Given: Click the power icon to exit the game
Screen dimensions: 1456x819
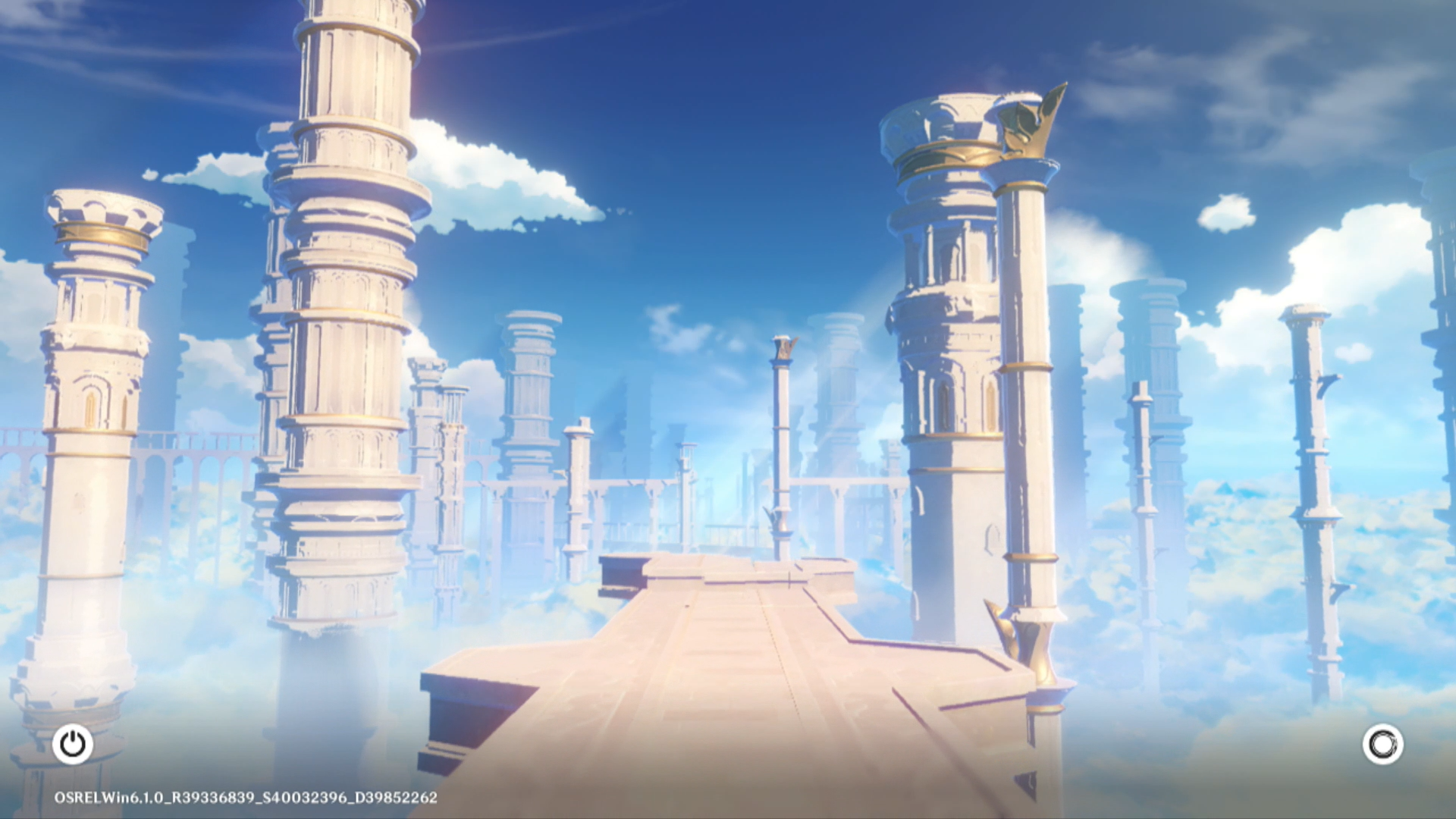Looking at the screenshot, I should (x=73, y=744).
